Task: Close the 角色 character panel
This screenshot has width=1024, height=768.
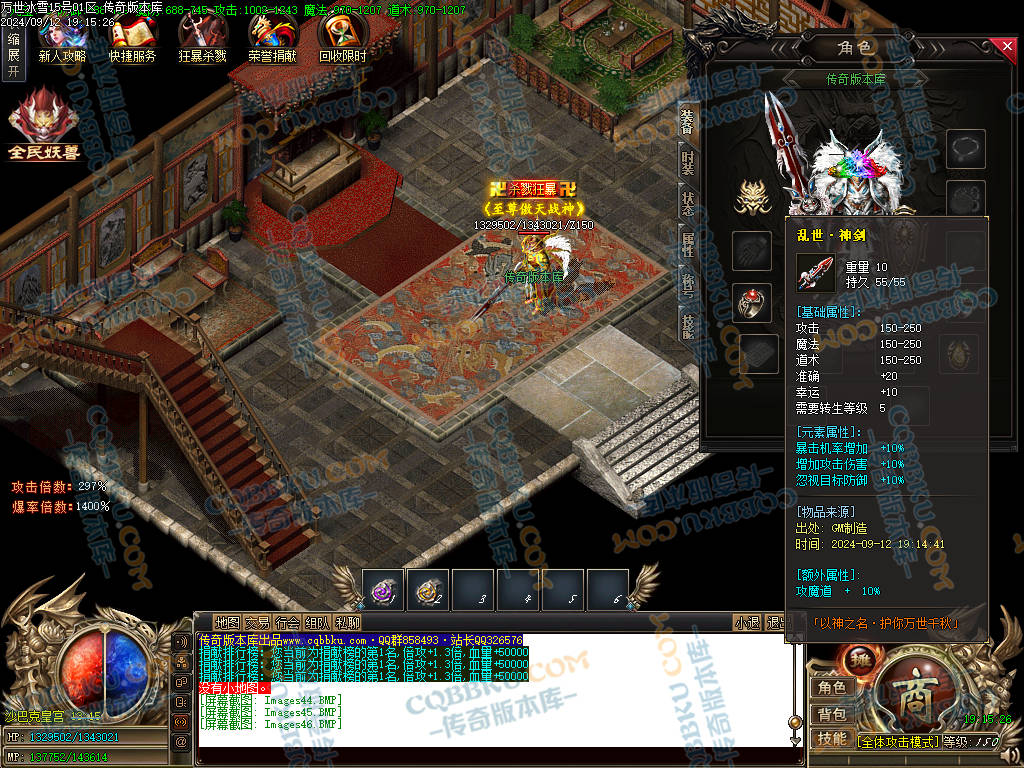Action: pos(1007,46)
